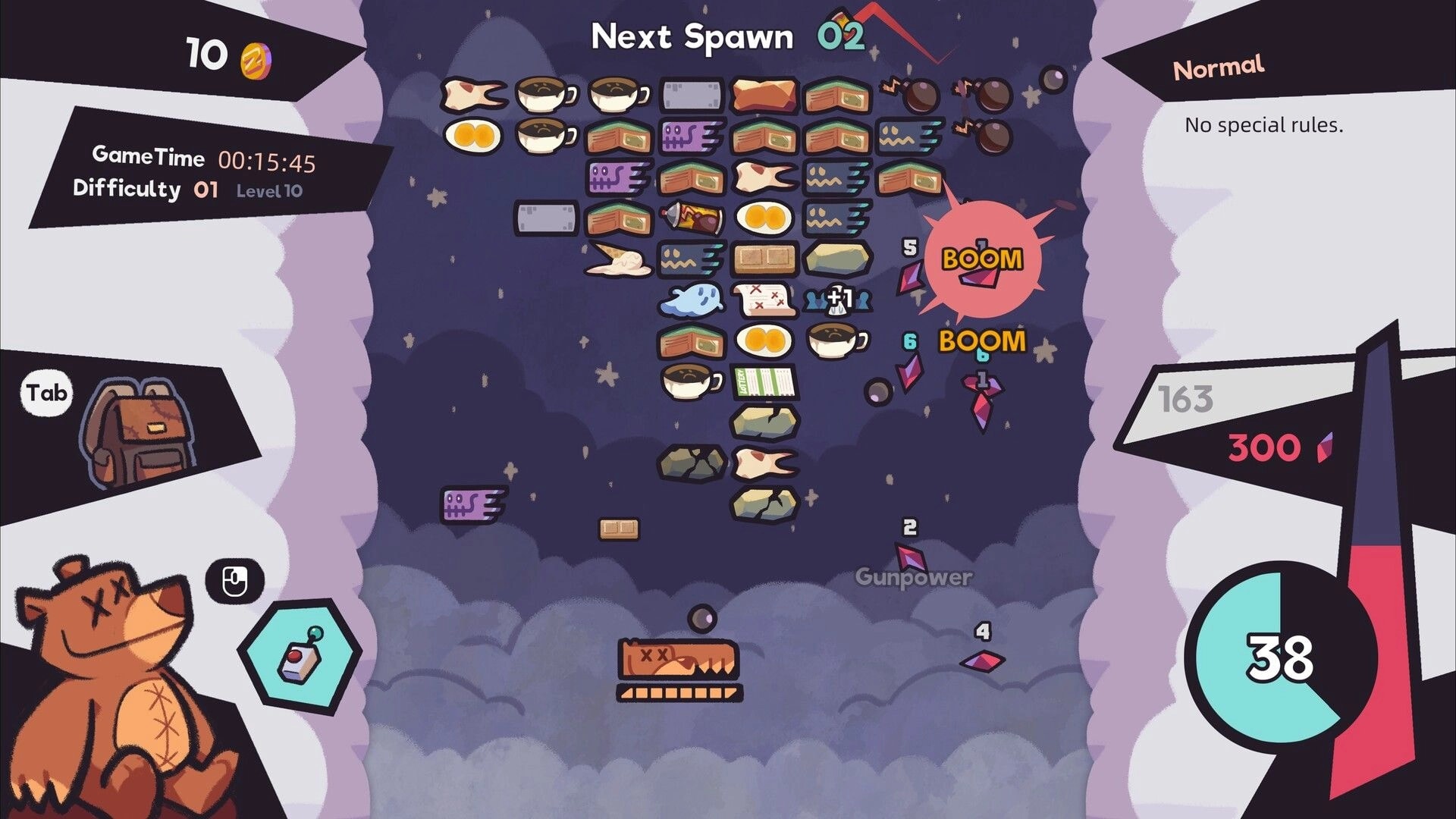1456x819 pixels.
Task: Click the blue ghost brick
Action: pos(694,300)
